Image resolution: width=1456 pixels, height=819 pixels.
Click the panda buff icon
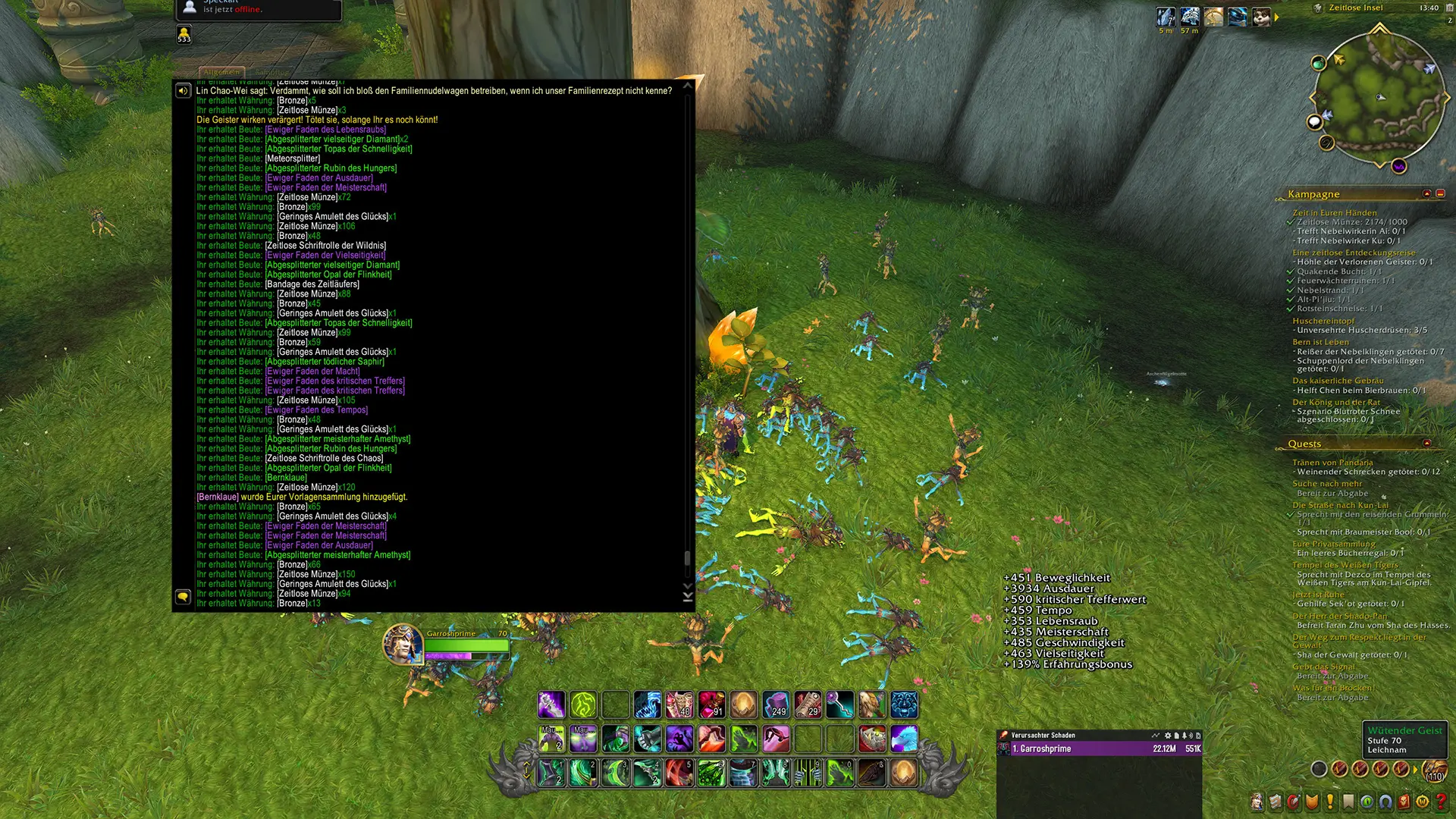point(1261,17)
